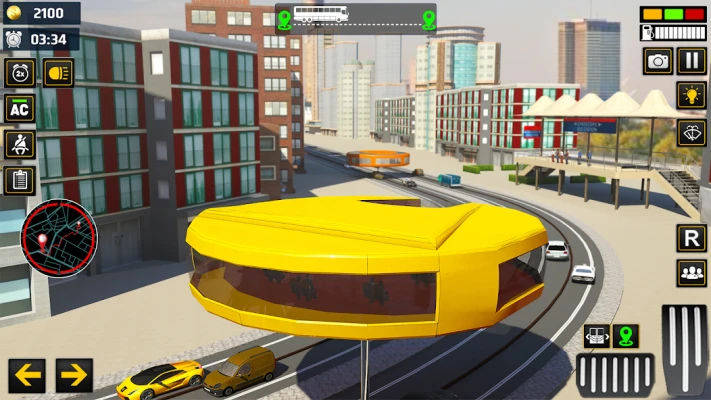Toggle the light bulb interior light
Image resolution: width=711 pixels, height=400 pixels.
tap(692, 96)
